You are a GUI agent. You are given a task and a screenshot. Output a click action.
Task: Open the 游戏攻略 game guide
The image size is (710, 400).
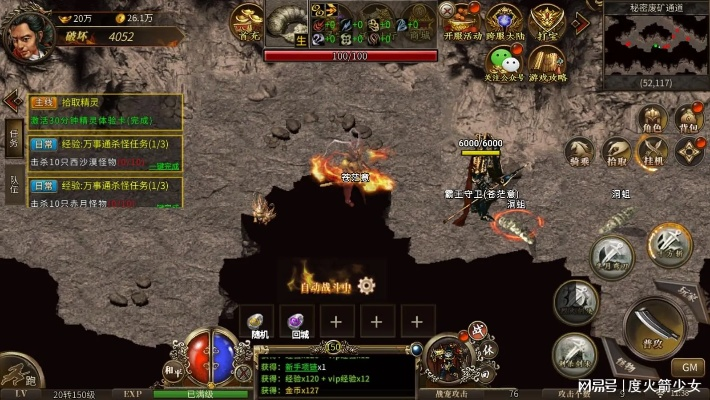coord(548,63)
